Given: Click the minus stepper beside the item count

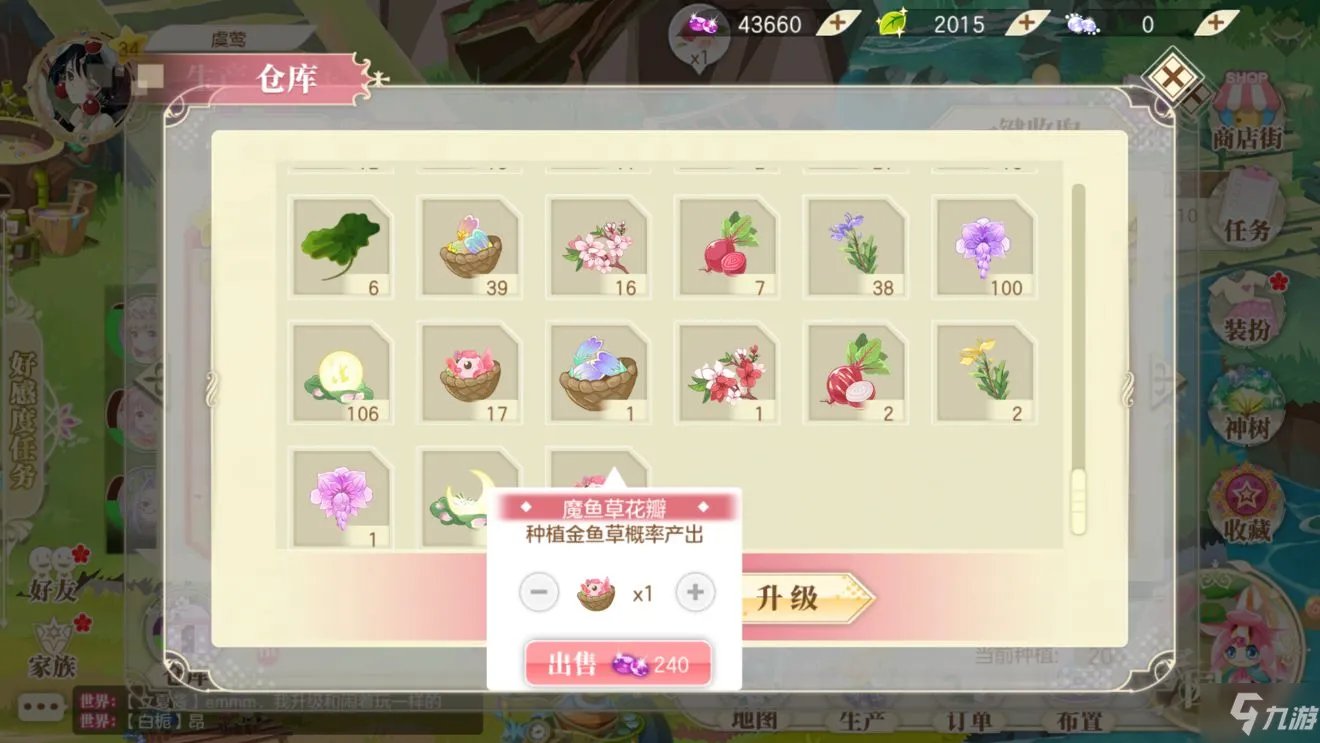Looking at the screenshot, I should click(x=540, y=592).
